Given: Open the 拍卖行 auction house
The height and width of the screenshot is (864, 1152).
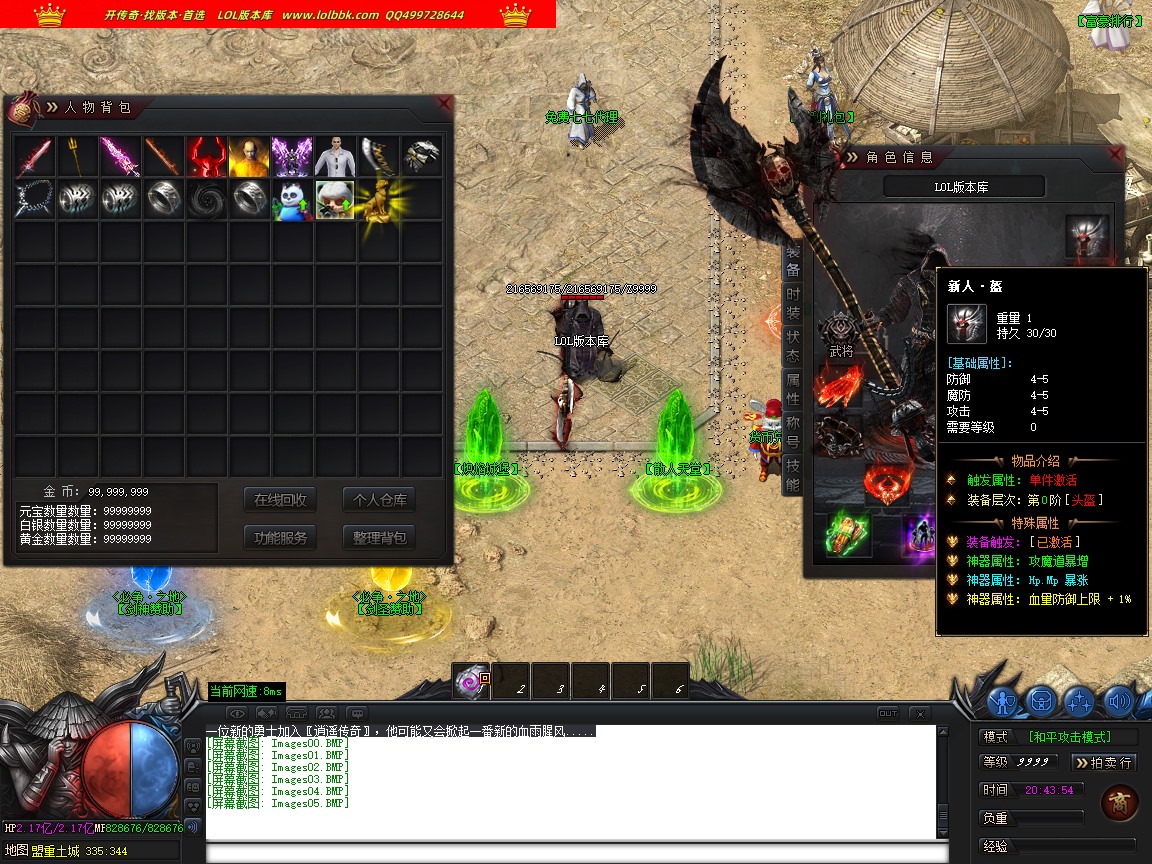Looking at the screenshot, I should coord(1105,762).
